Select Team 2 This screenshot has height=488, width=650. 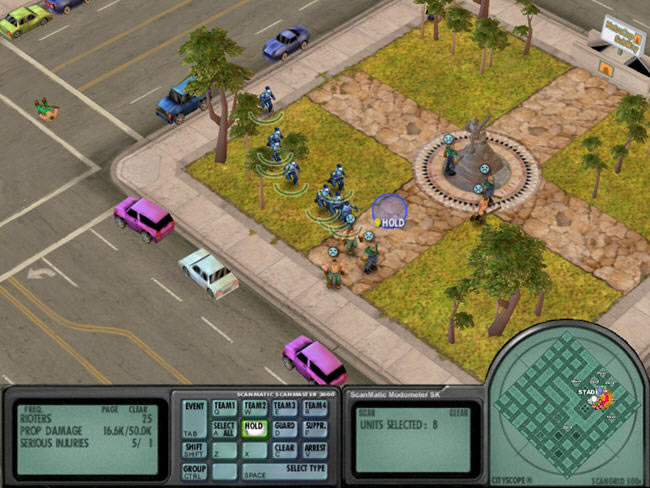pos(255,409)
